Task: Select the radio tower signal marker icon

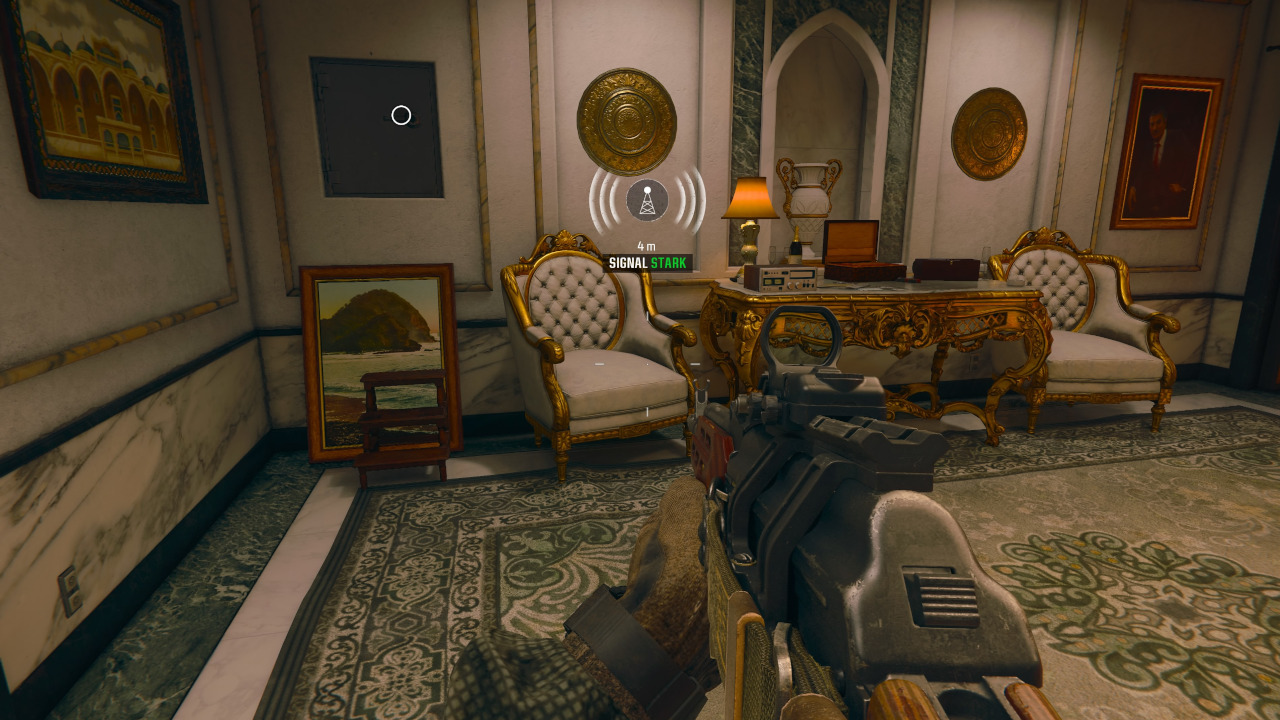Action: 647,200
